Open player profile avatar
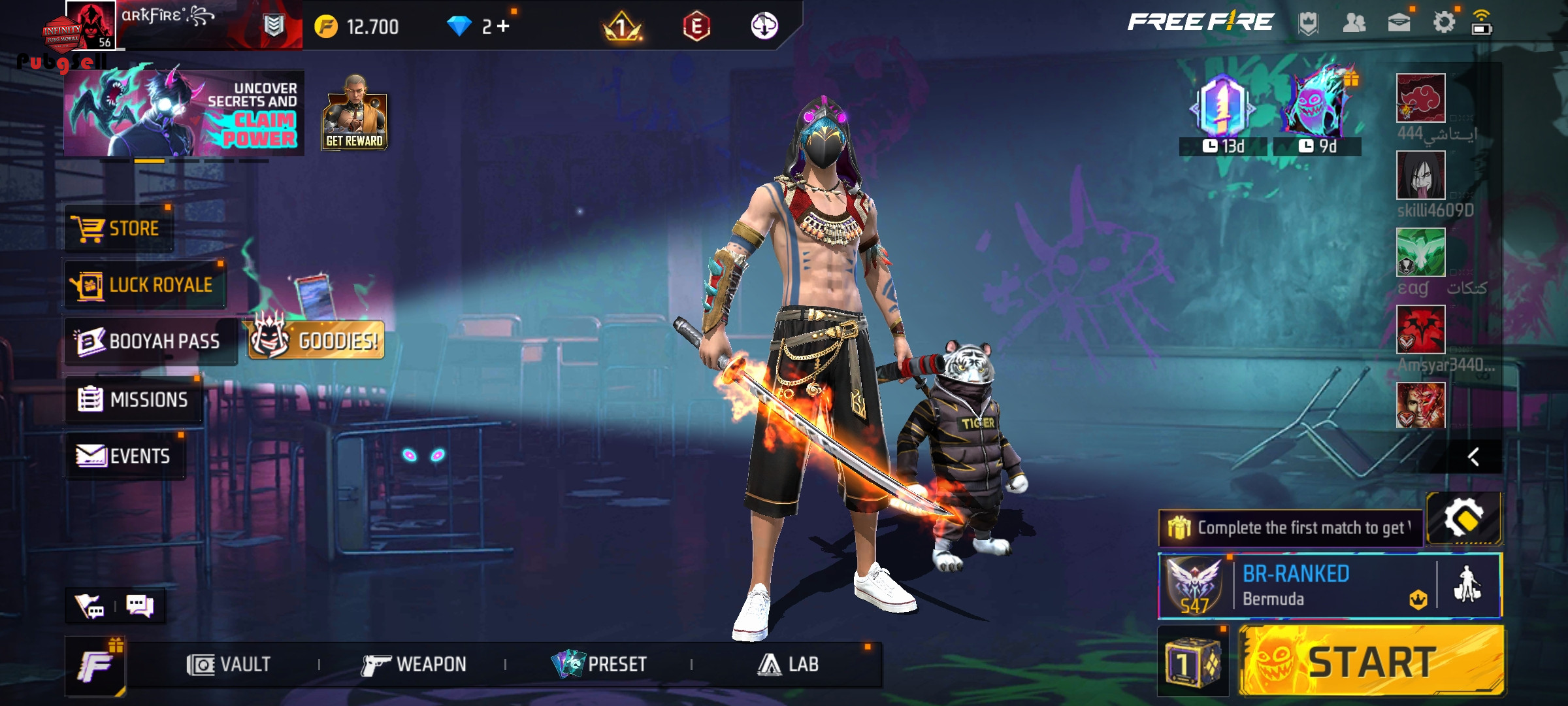Image resolution: width=1568 pixels, height=706 pixels. [x=90, y=25]
